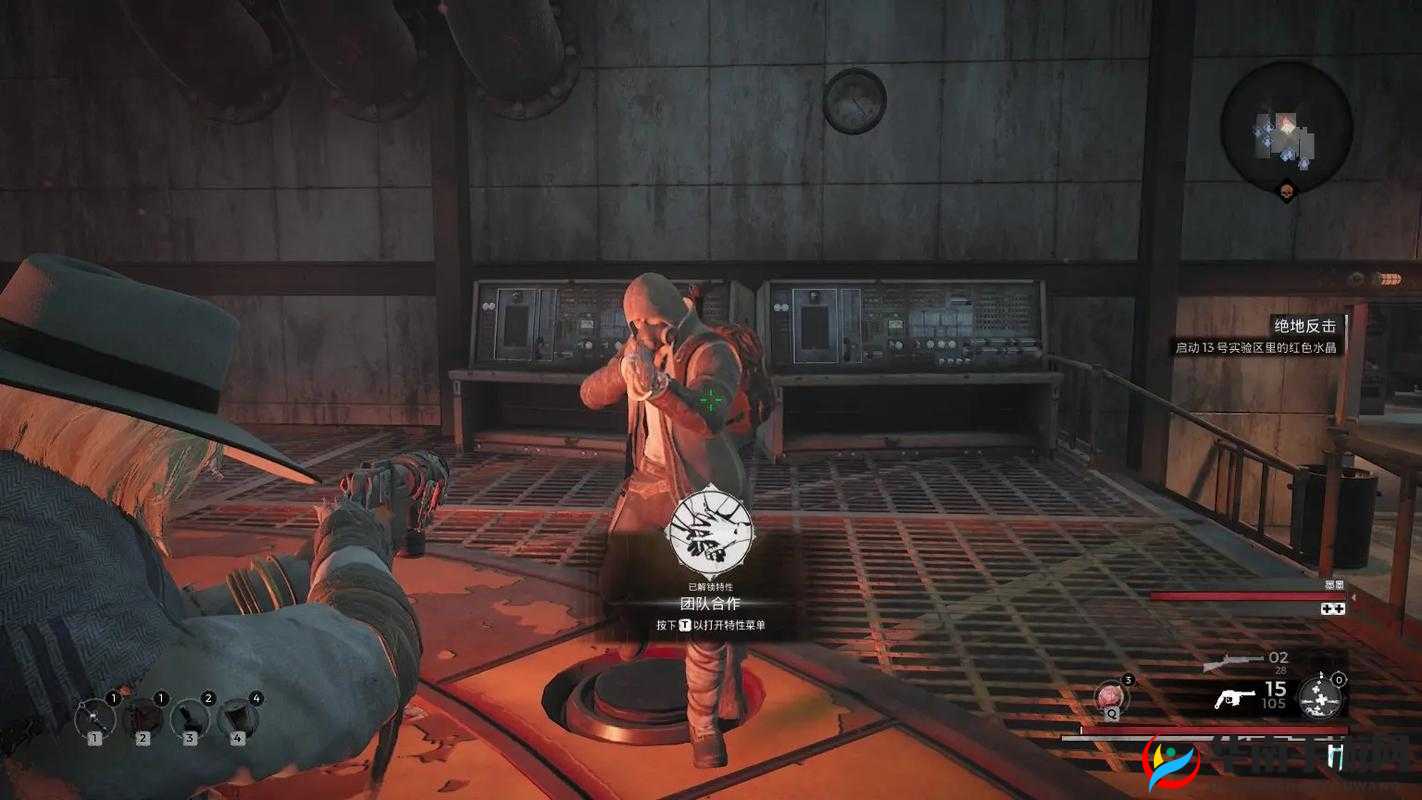
Task: Select the 绝地反击 quest objective tracker
Action: 1303,326
